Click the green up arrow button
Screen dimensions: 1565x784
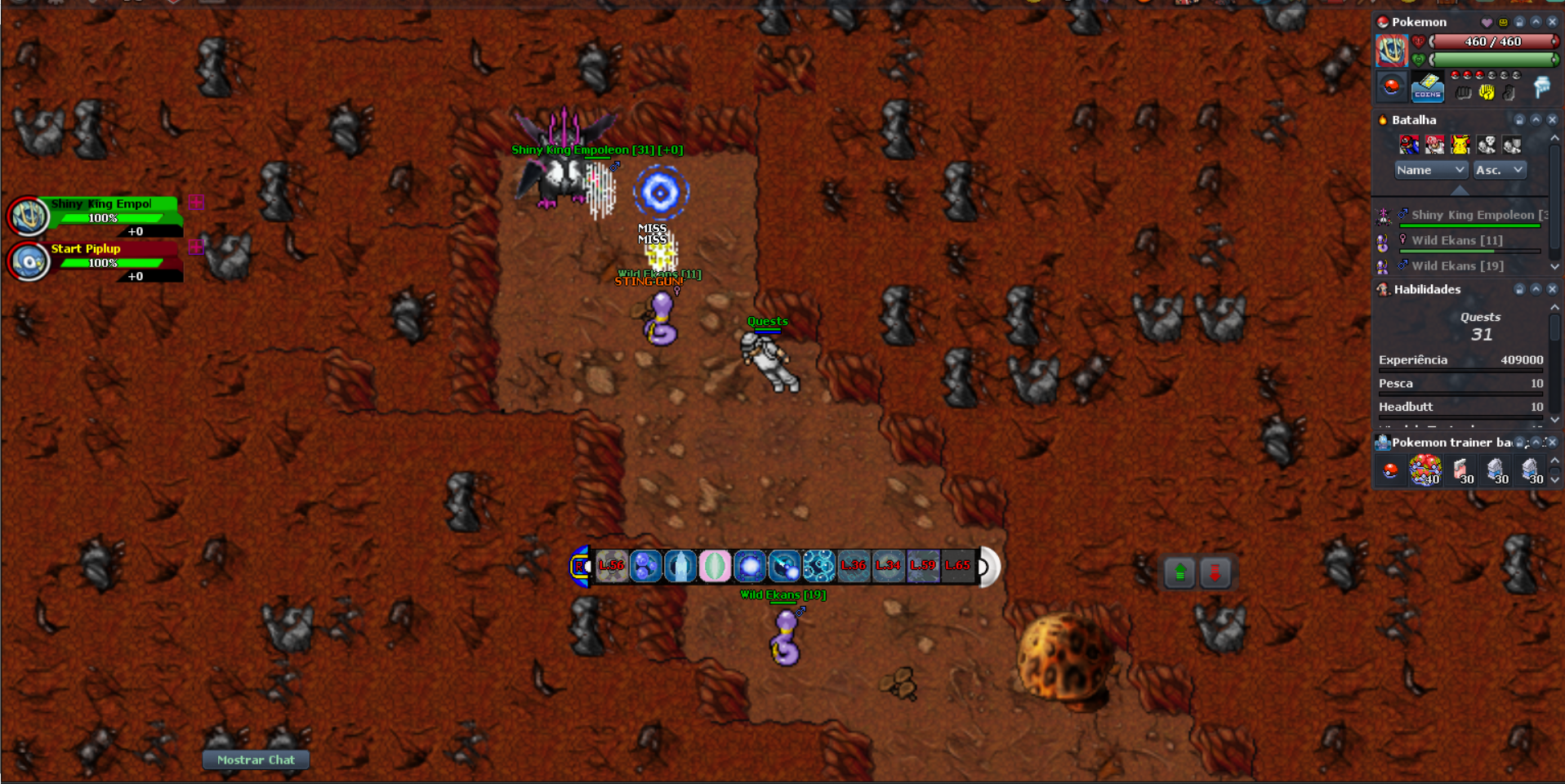point(1179,573)
